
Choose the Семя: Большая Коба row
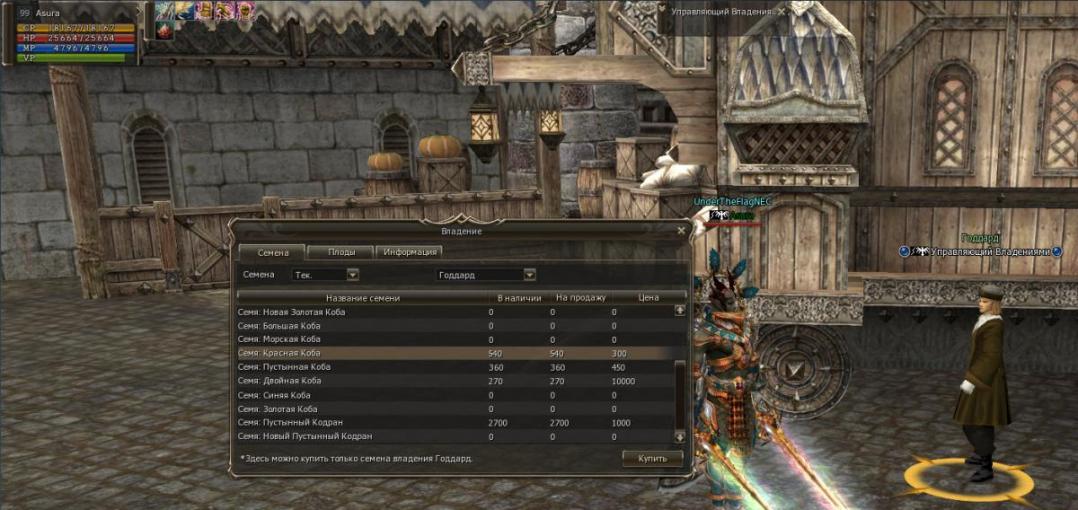pos(400,326)
